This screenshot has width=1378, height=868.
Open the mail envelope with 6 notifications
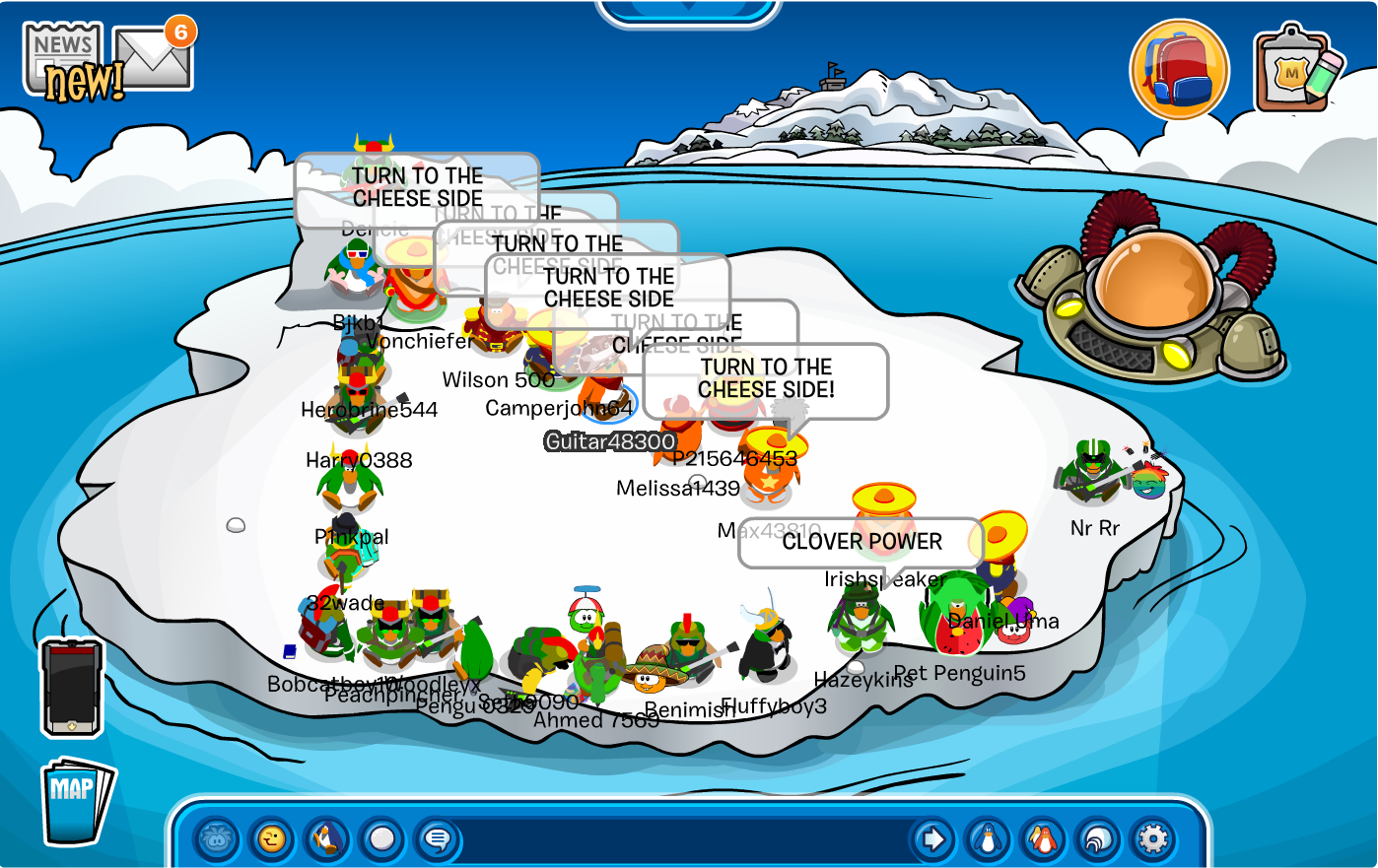click(x=153, y=57)
